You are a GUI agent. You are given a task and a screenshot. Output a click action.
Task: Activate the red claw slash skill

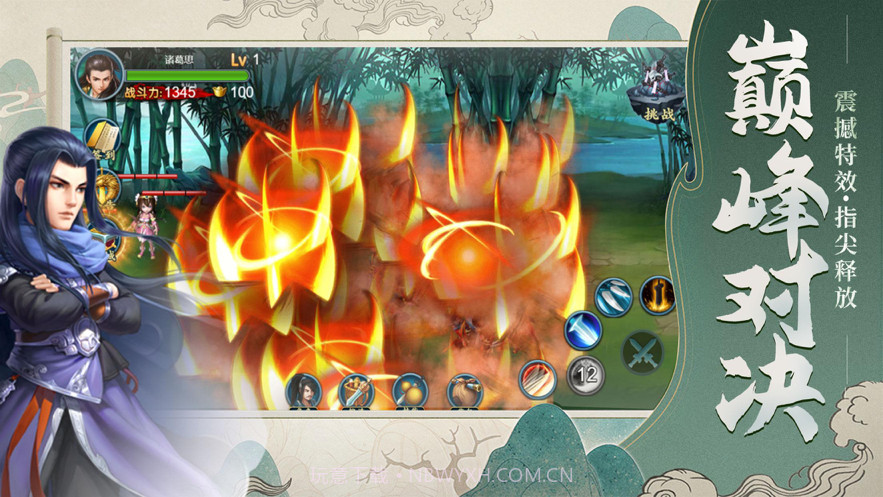[x=539, y=377]
